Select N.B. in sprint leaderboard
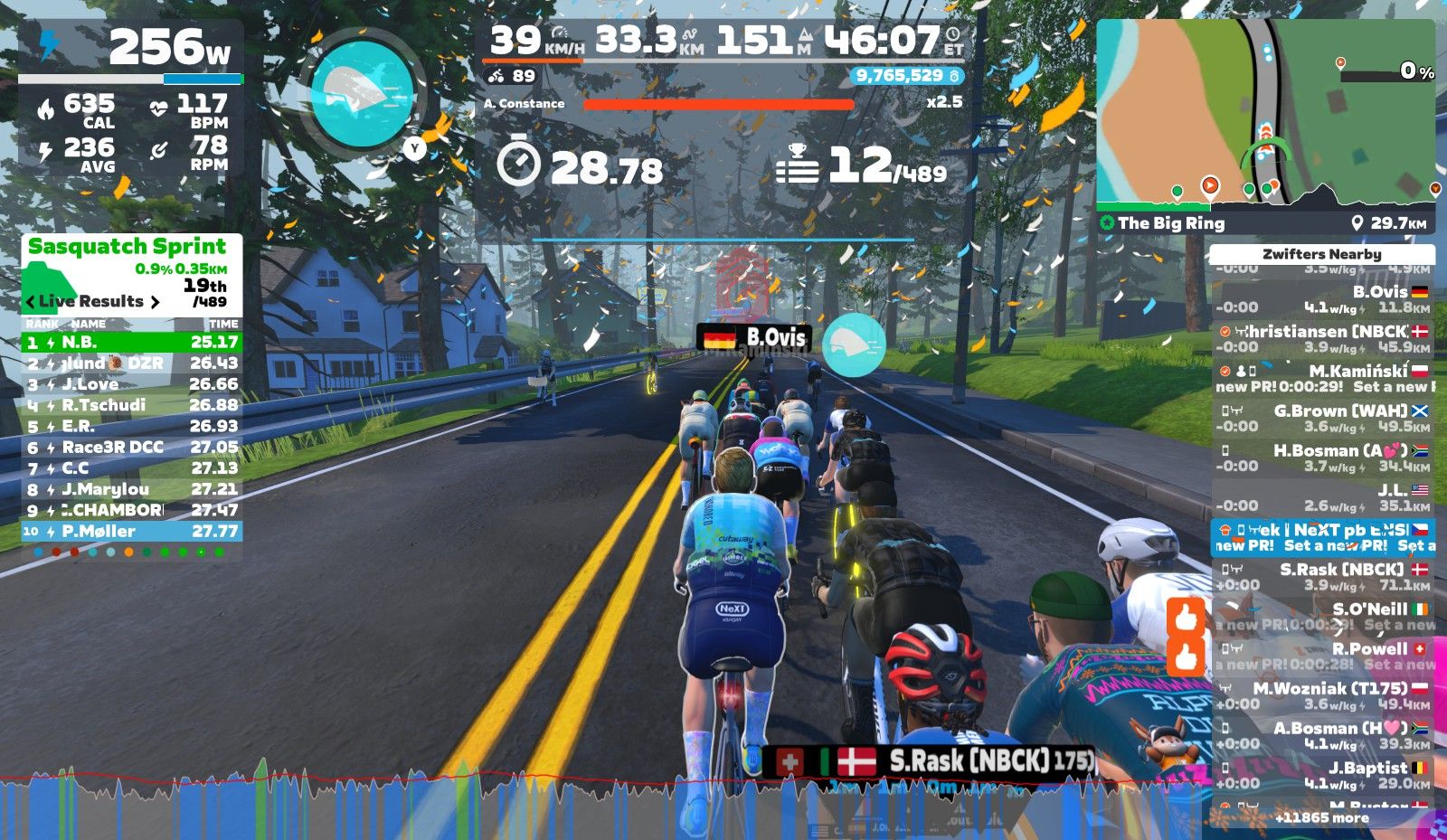Screen dimensions: 1447x840 pyautogui.click(x=132, y=343)
